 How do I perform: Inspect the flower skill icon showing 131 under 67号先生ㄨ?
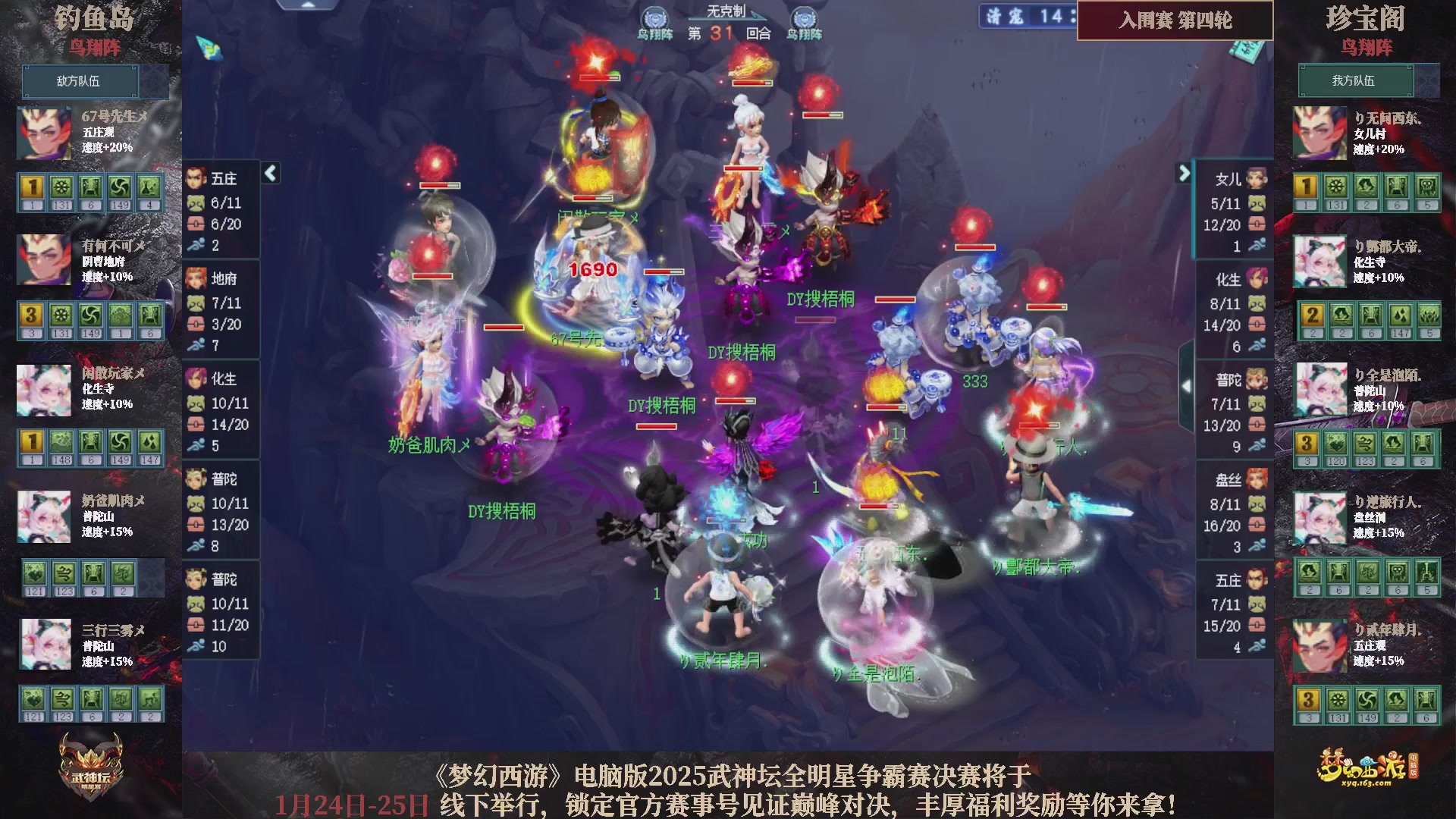61,188
